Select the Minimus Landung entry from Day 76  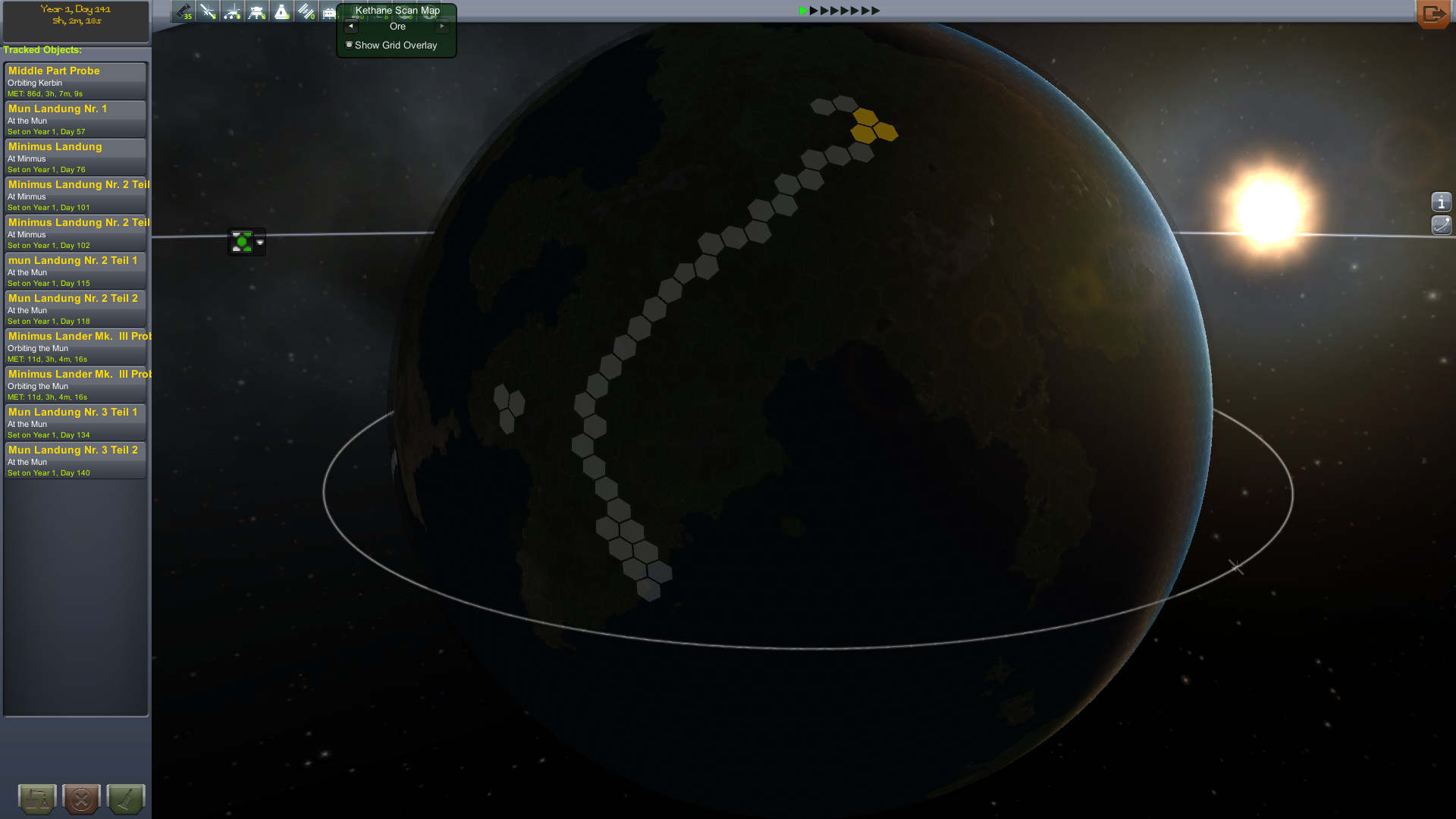click(x=75, y=157)
